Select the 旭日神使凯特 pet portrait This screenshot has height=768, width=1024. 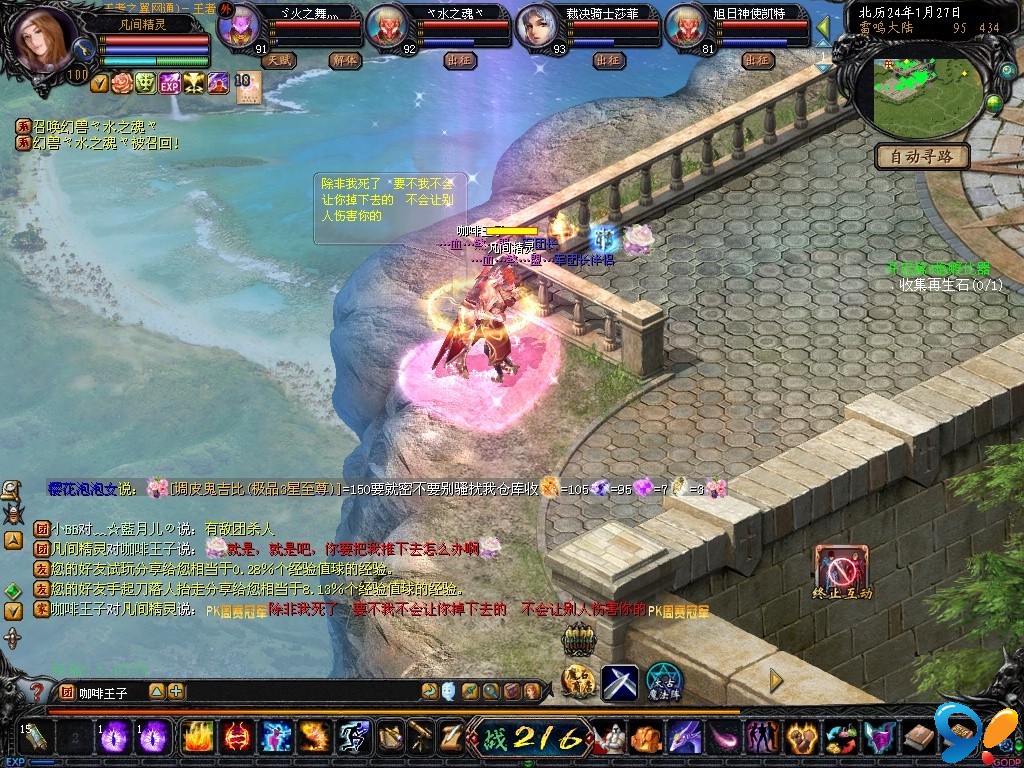tap(685, 27)
